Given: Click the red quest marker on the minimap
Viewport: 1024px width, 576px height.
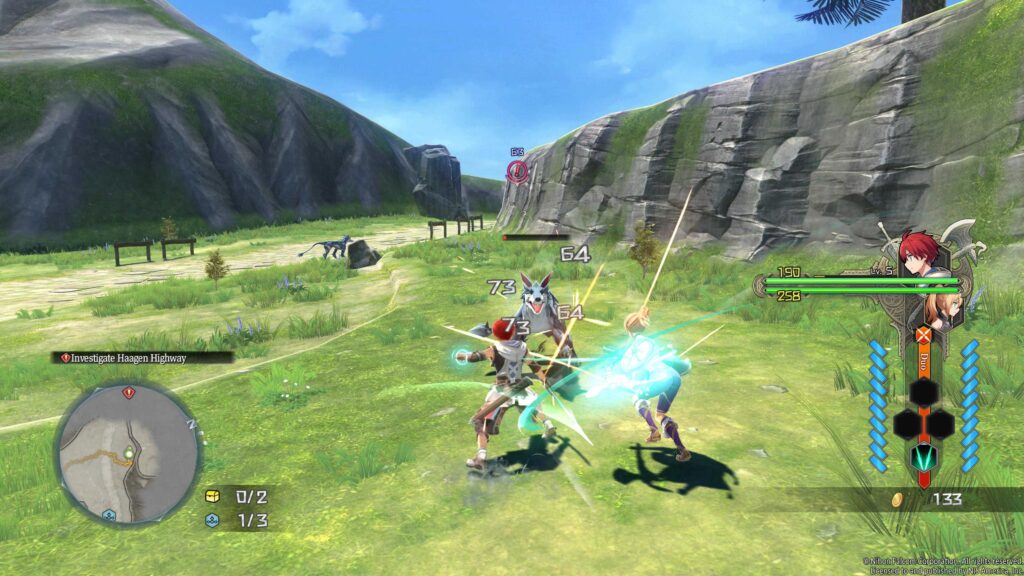Looking at the screenshot, I should [127, 393].
